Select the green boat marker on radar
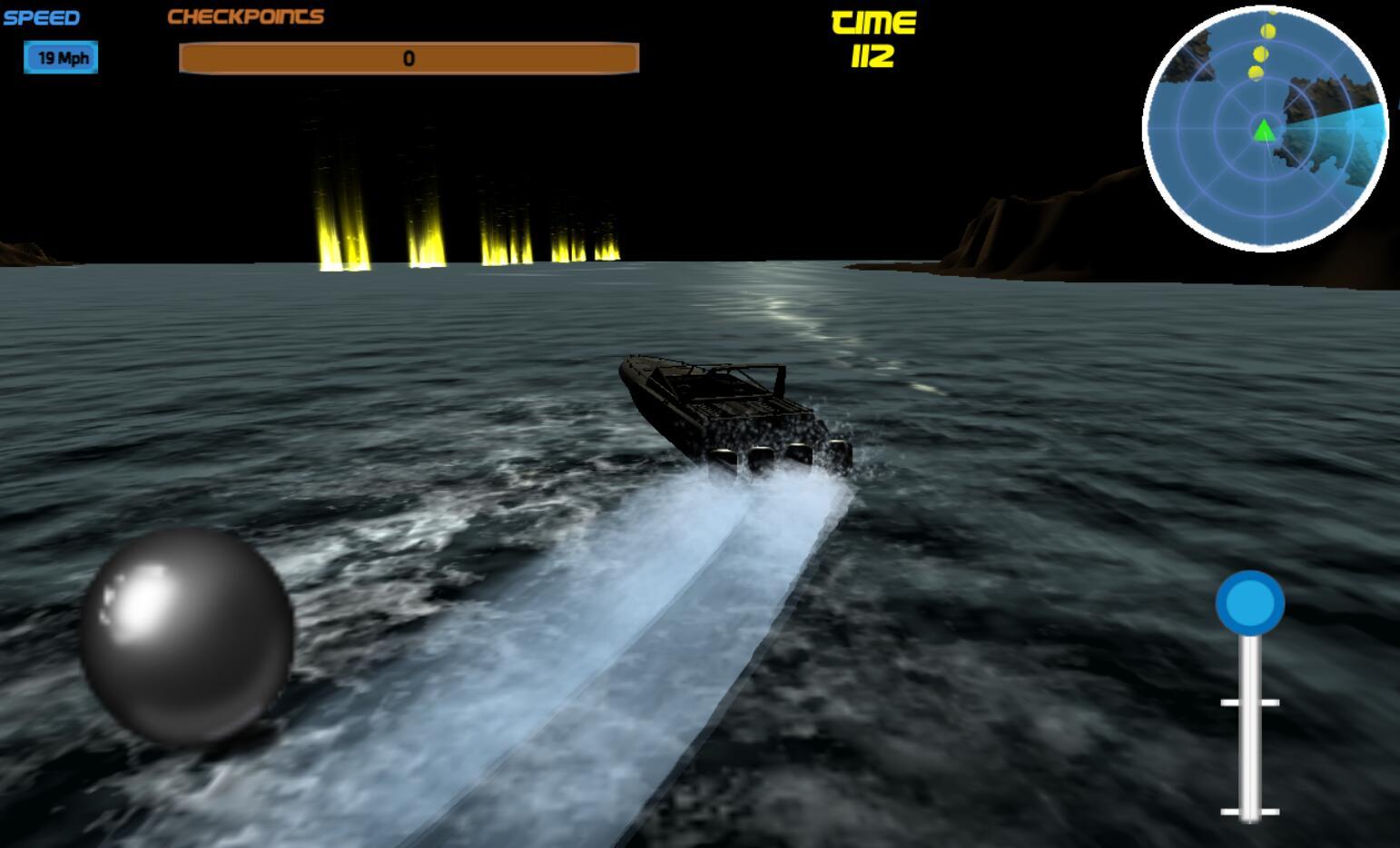Screen dimensions: 1400x848 click(x=1264, y=131)
